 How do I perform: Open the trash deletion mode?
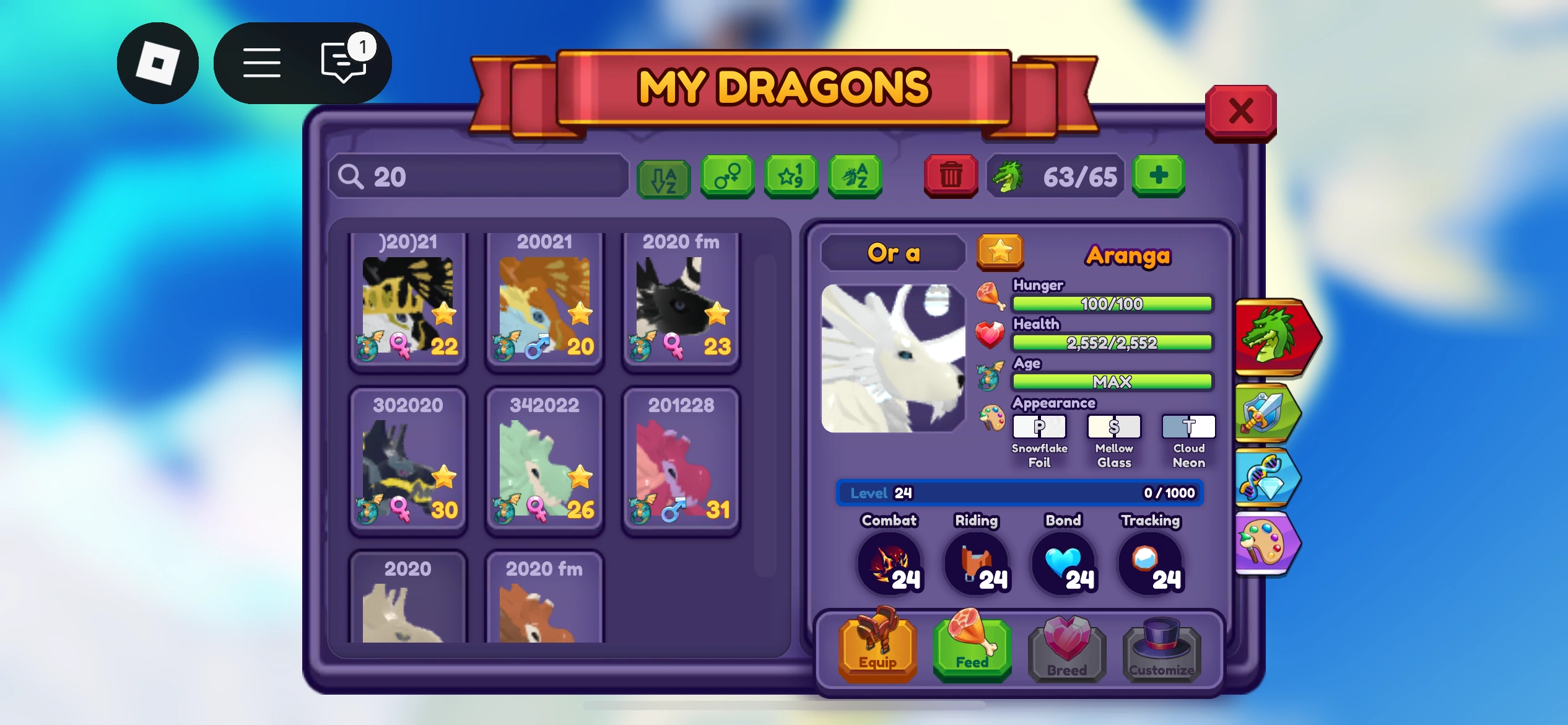pyautogui.click(x=951, y=175)
